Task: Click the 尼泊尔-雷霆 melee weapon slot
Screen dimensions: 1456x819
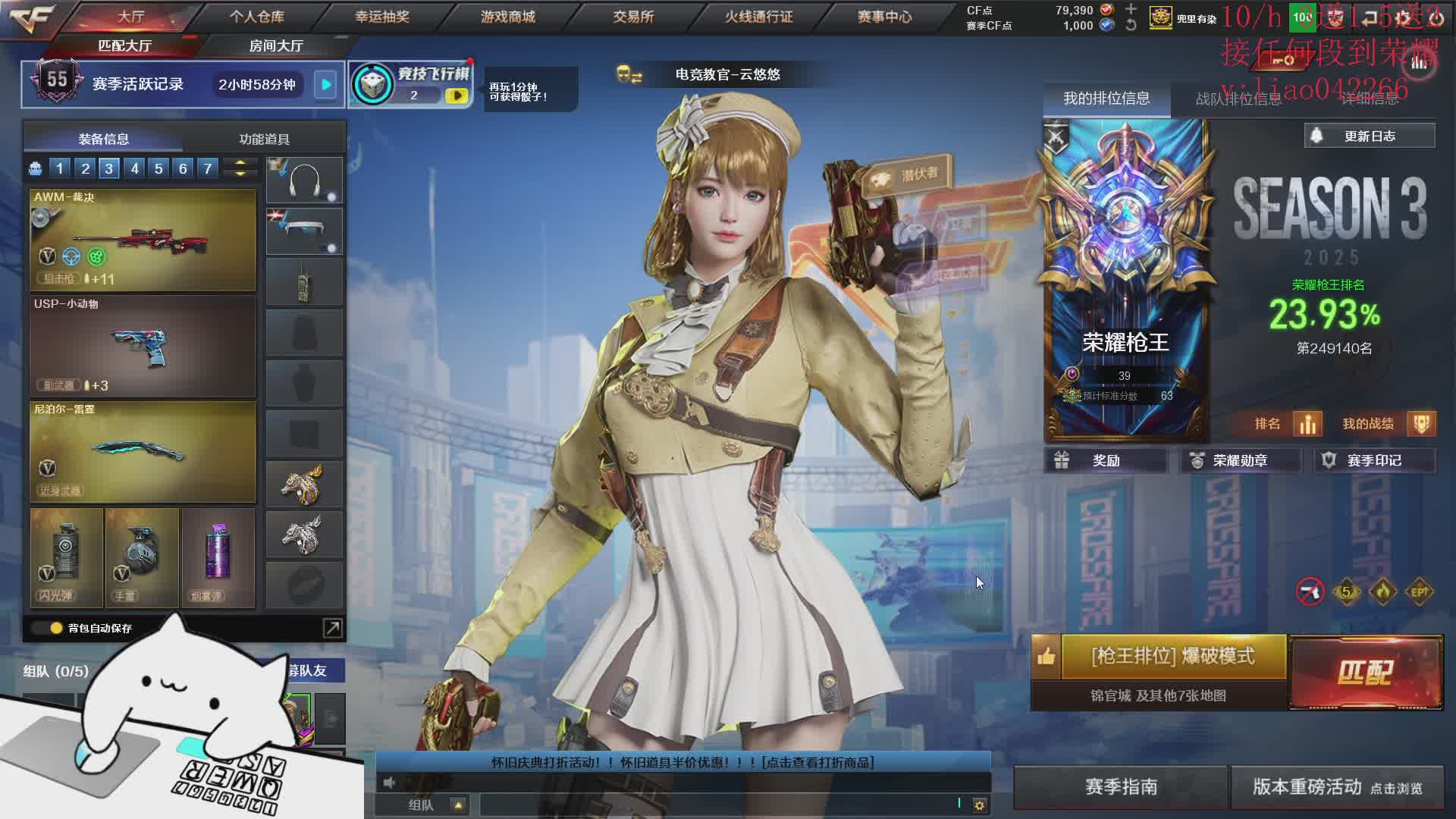Action: click(143, 452)
